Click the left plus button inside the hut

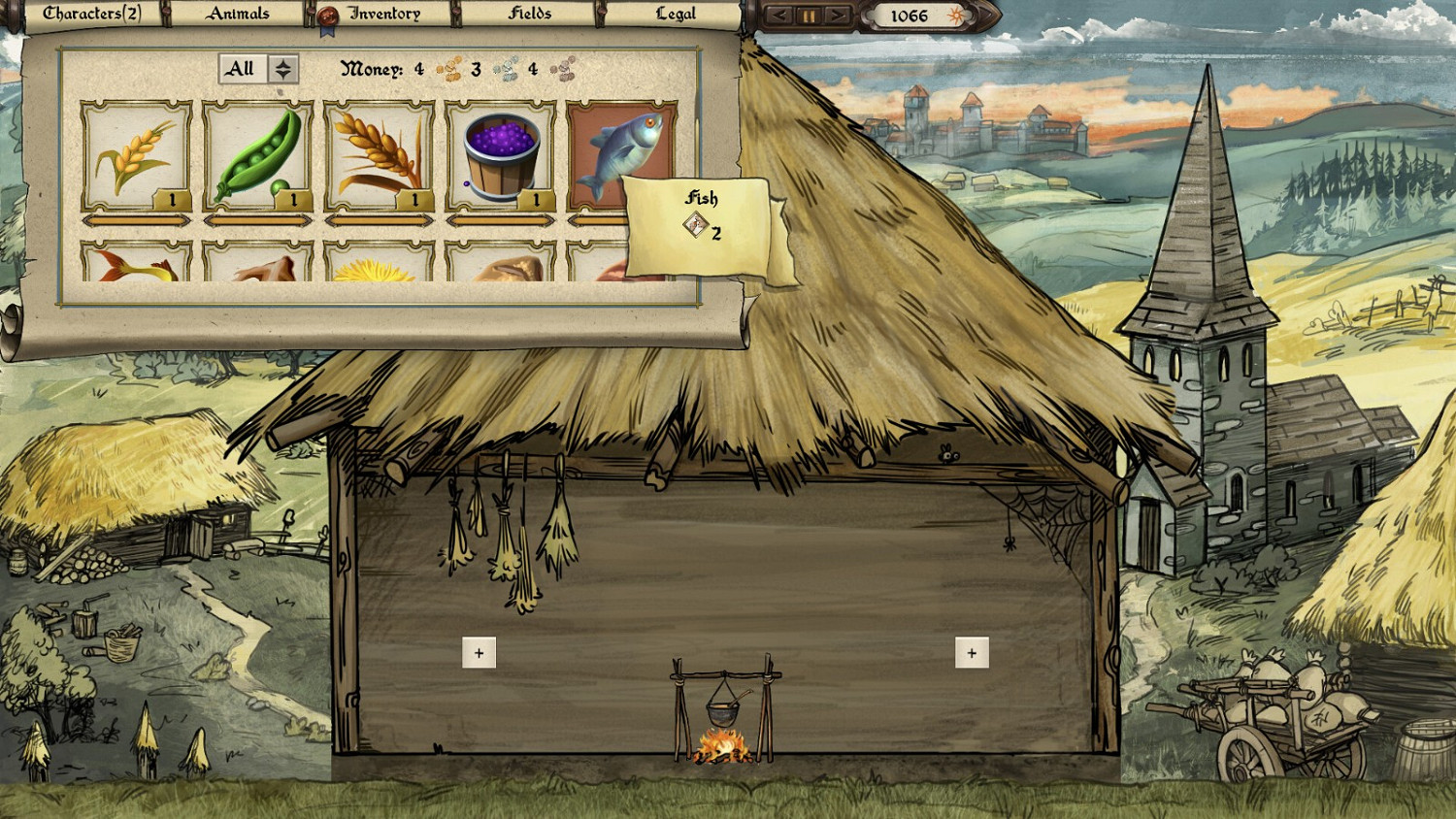coord(478,652)
